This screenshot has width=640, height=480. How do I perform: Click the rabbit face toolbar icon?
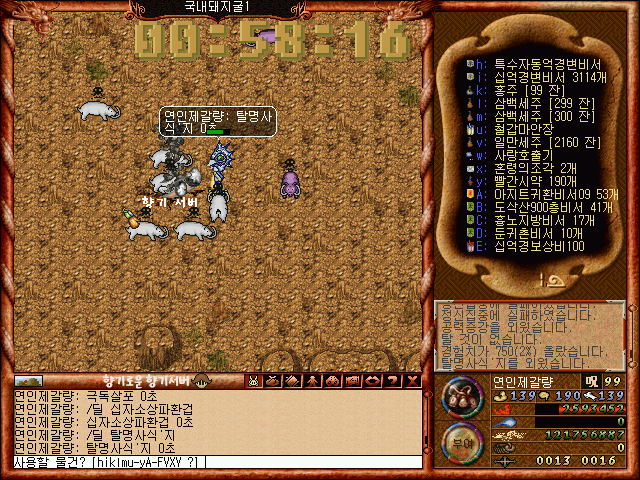click(252, 381)
